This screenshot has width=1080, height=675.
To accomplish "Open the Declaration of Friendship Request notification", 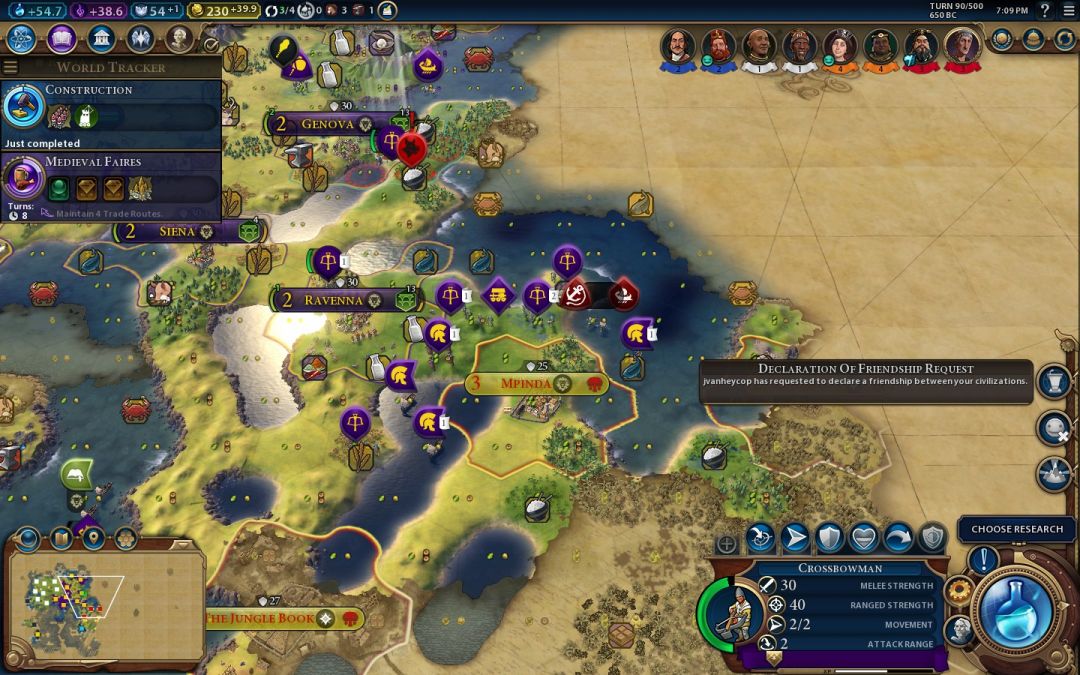I will [x=865, y=381].
